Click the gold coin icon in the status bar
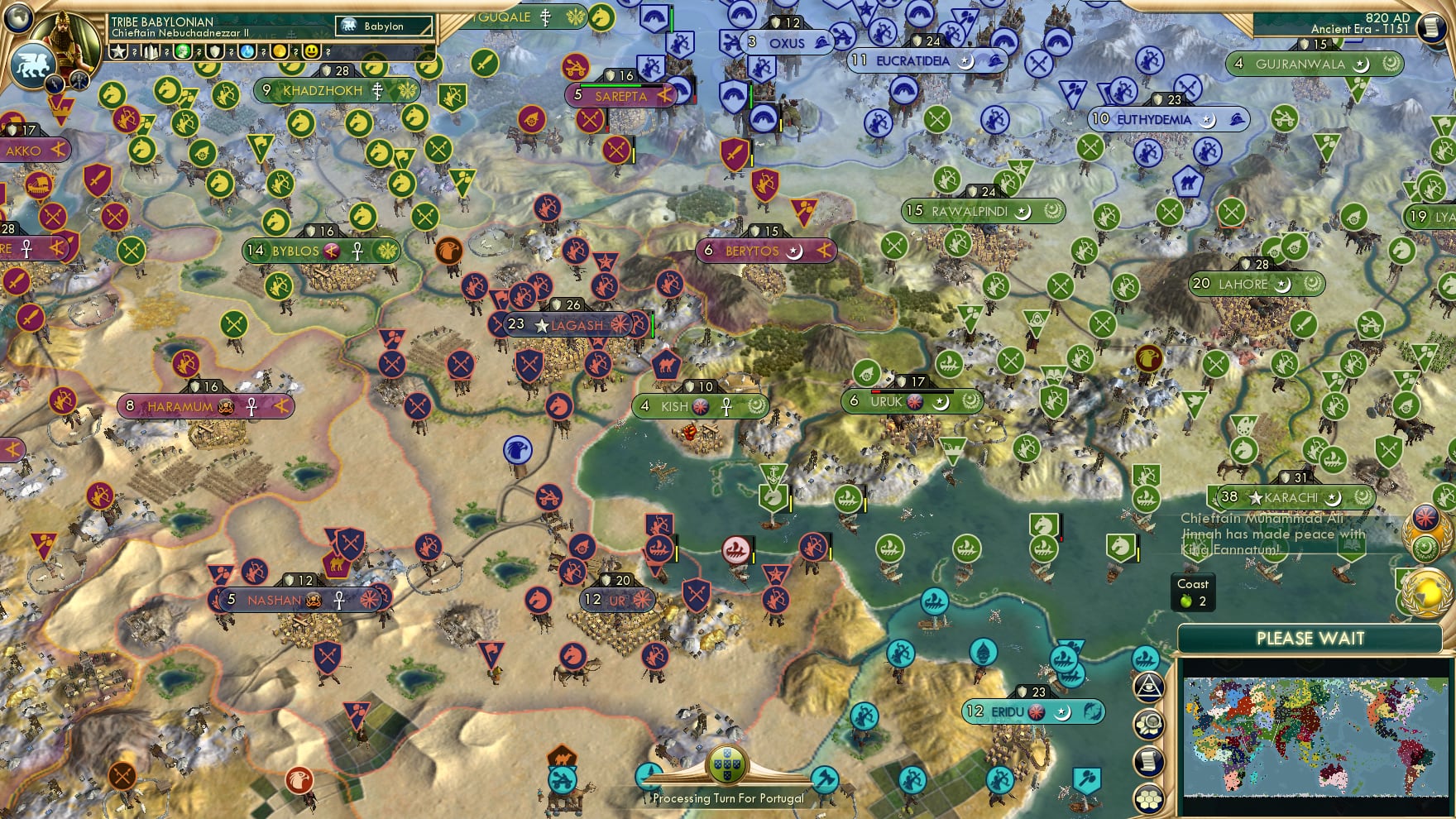Screen dimensions: 1456x819 click(x=280, y=52)
